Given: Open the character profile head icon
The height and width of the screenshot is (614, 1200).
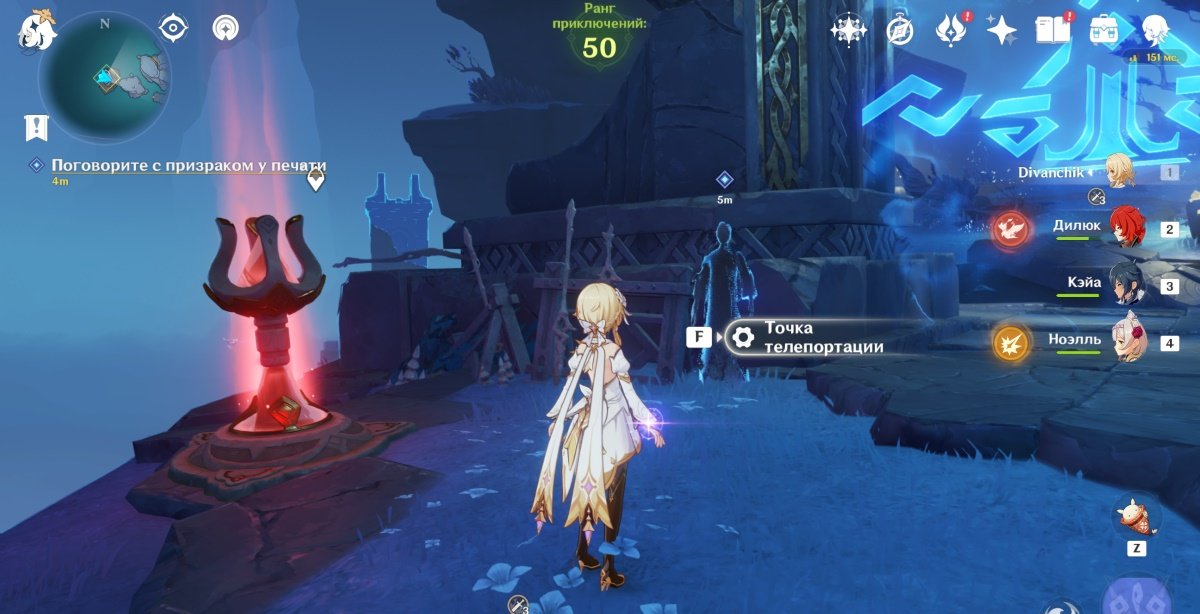Looking at the screenshot, I should tap(1156, 30).
